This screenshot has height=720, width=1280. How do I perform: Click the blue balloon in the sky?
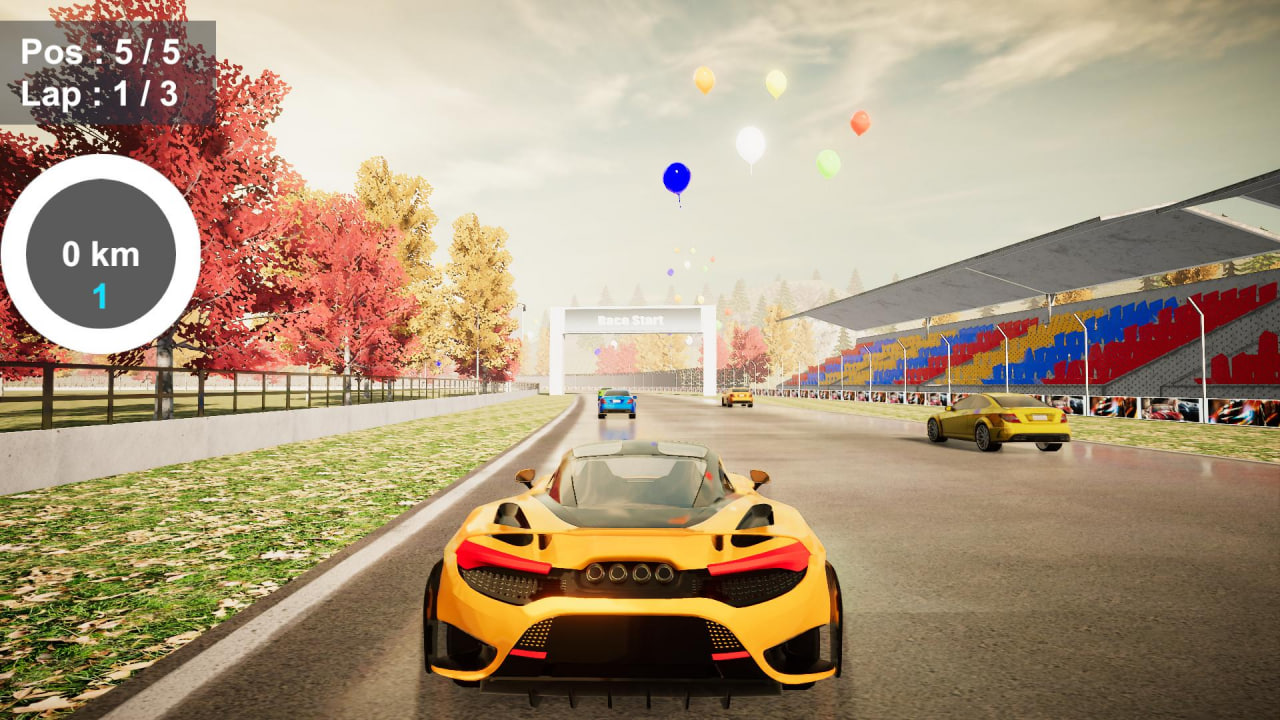pyautogui.click(x=676, y=177)
